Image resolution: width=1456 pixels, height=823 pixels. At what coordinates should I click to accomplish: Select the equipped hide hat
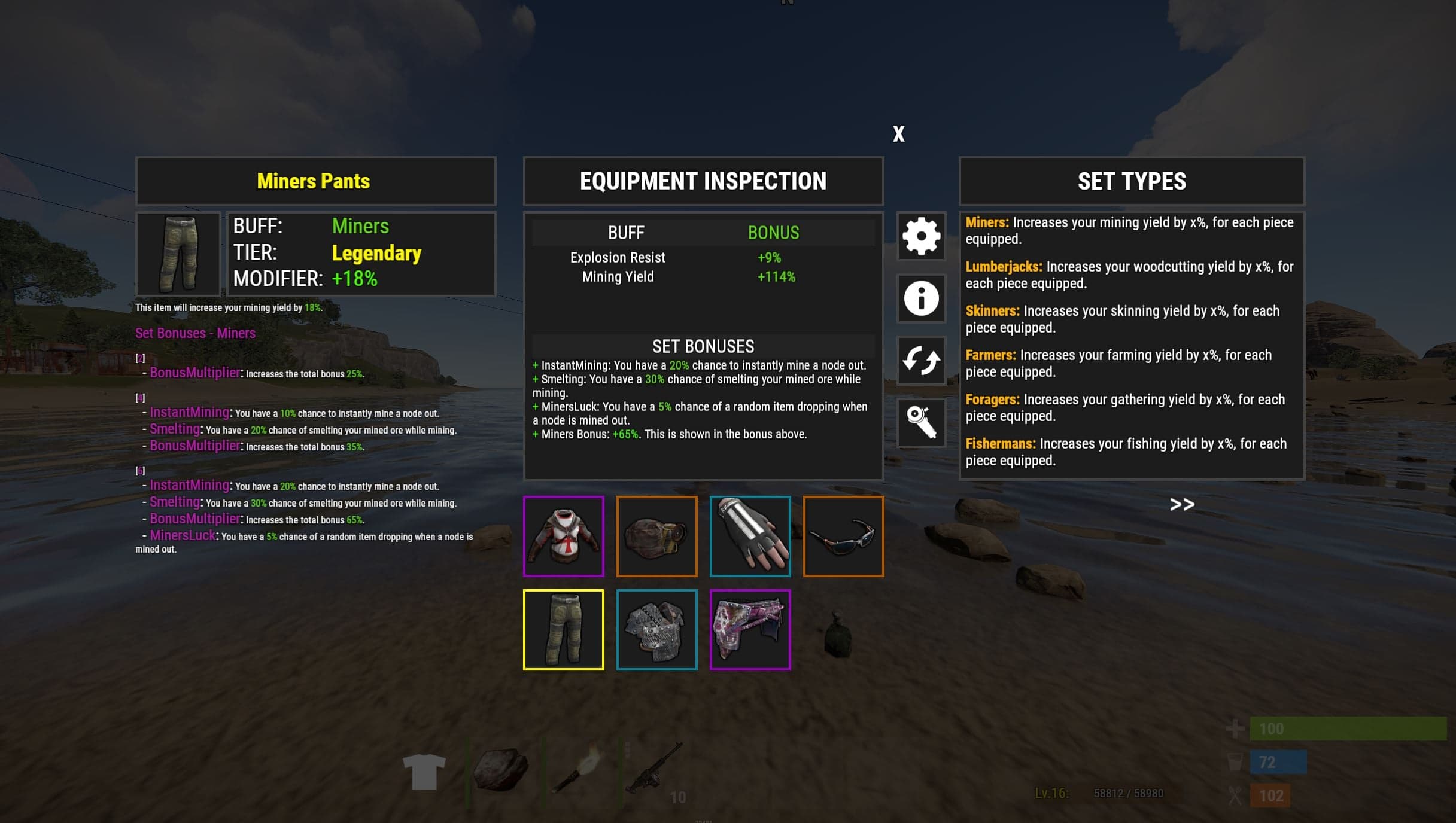(x=656, y=535)
